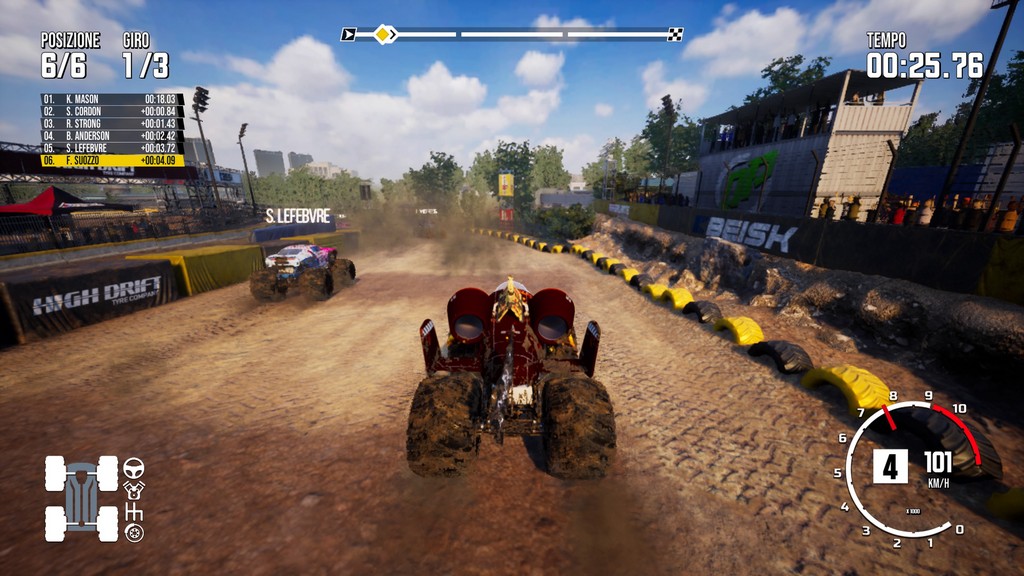
Task: Select K. Mason in the standings list
Action: coord(112,99)
